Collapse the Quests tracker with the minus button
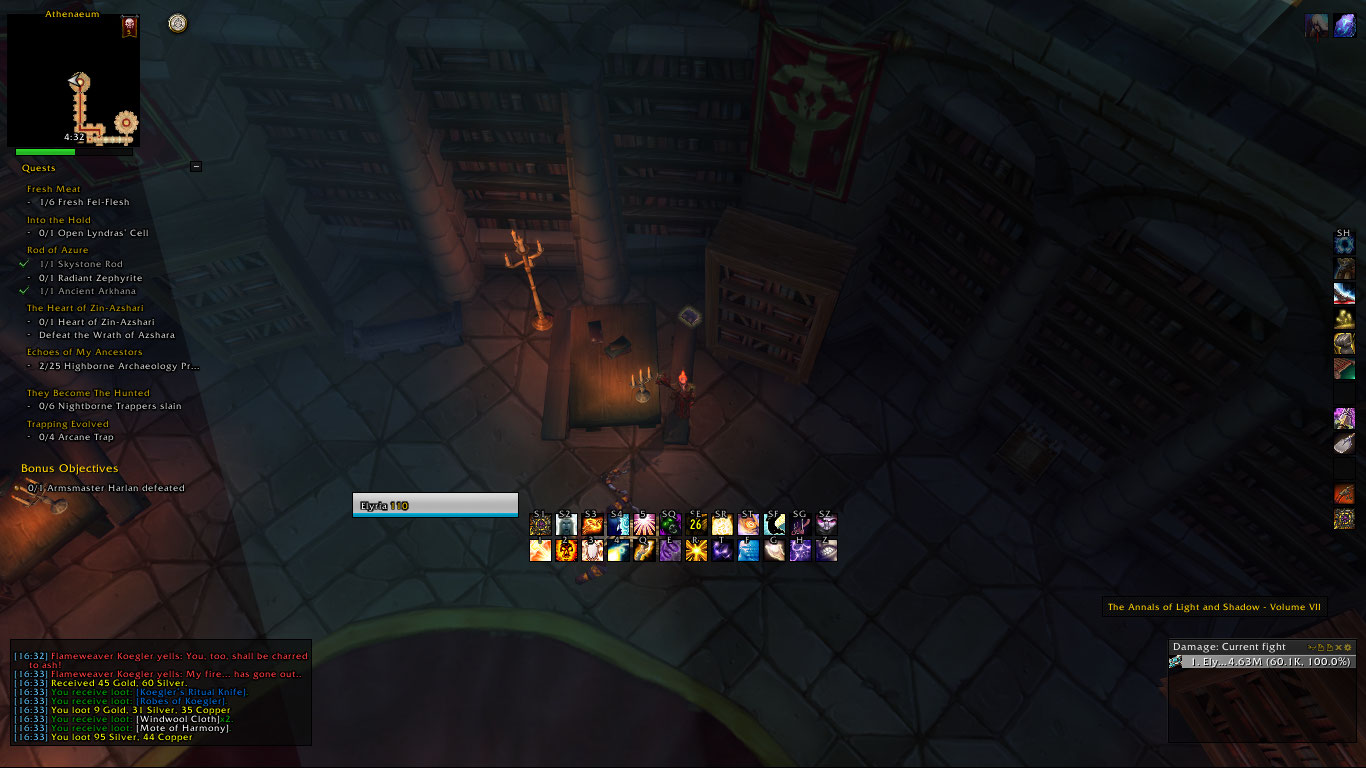 tap(196, 167)
